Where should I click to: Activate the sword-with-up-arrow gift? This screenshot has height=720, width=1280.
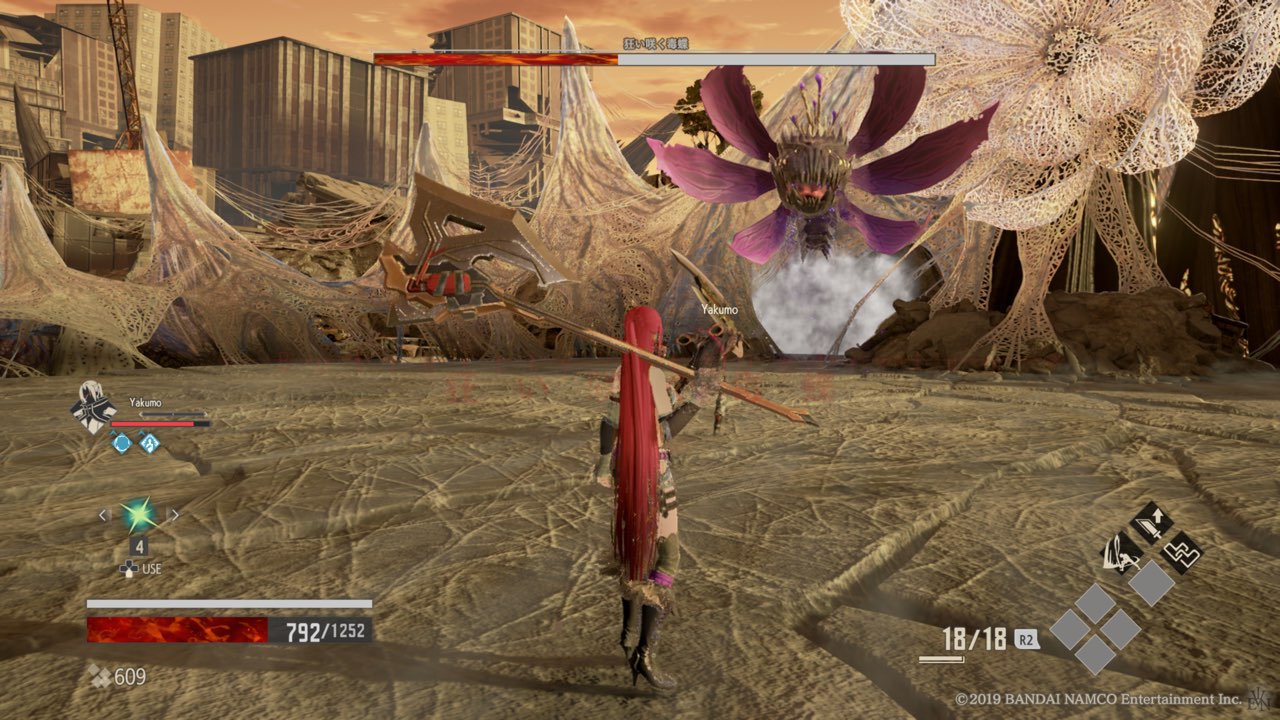[1151, 522]
